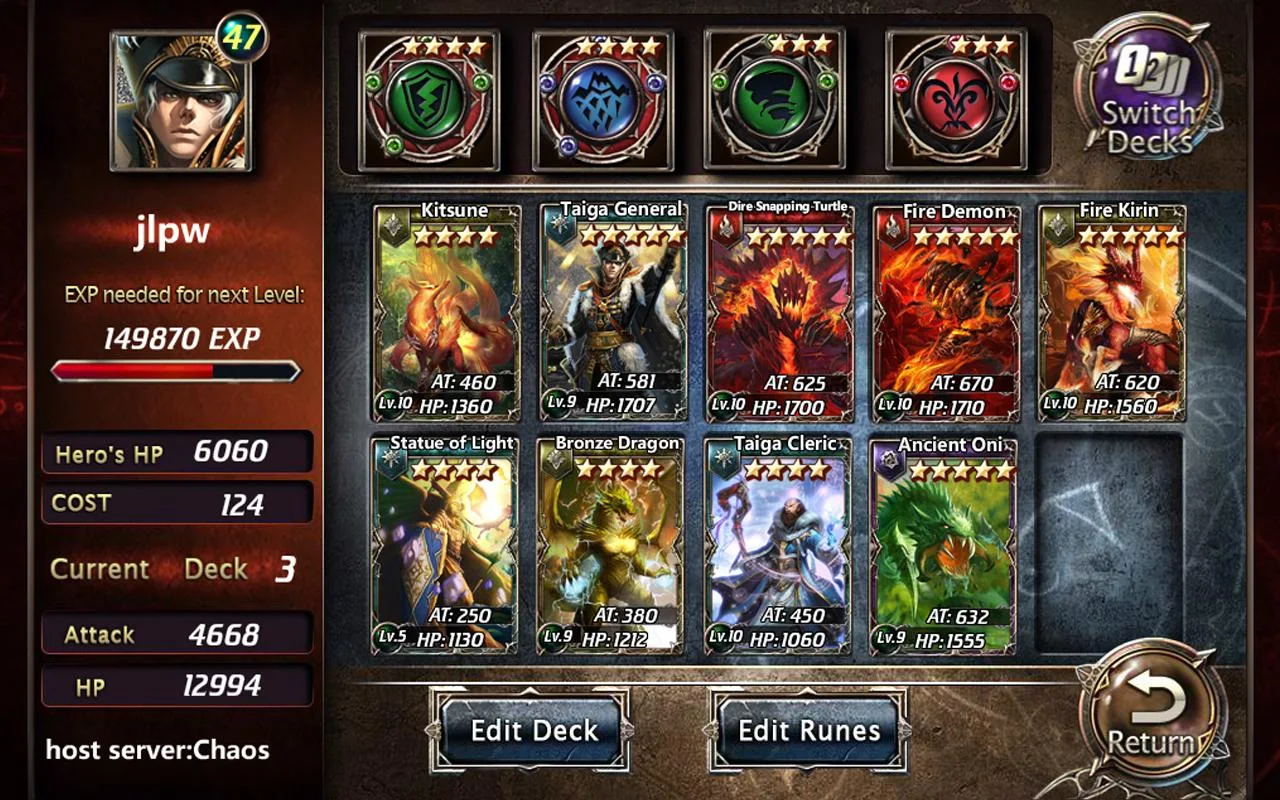Choose the Statue of Light card

444,544
